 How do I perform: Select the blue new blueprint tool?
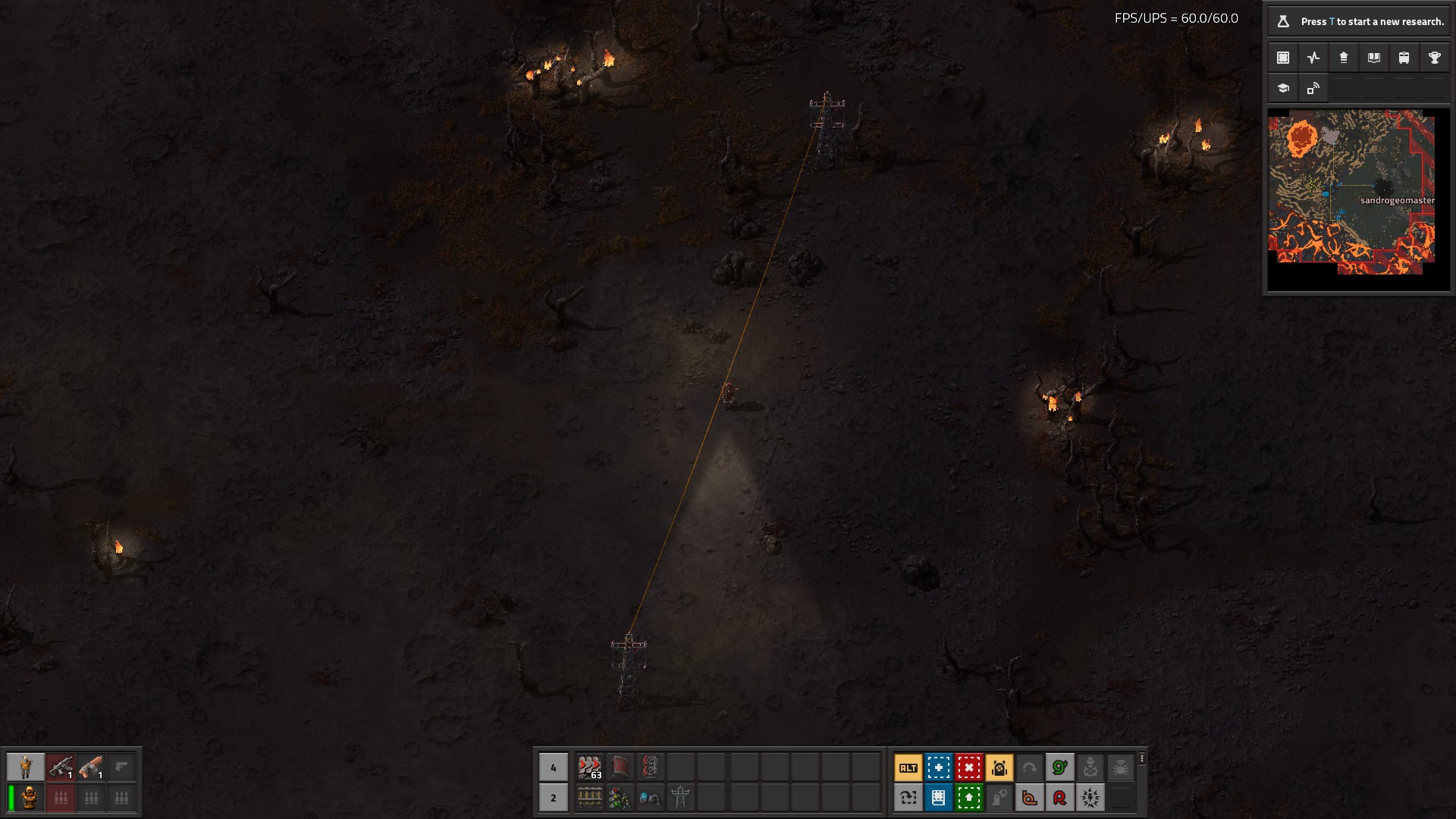938,767
